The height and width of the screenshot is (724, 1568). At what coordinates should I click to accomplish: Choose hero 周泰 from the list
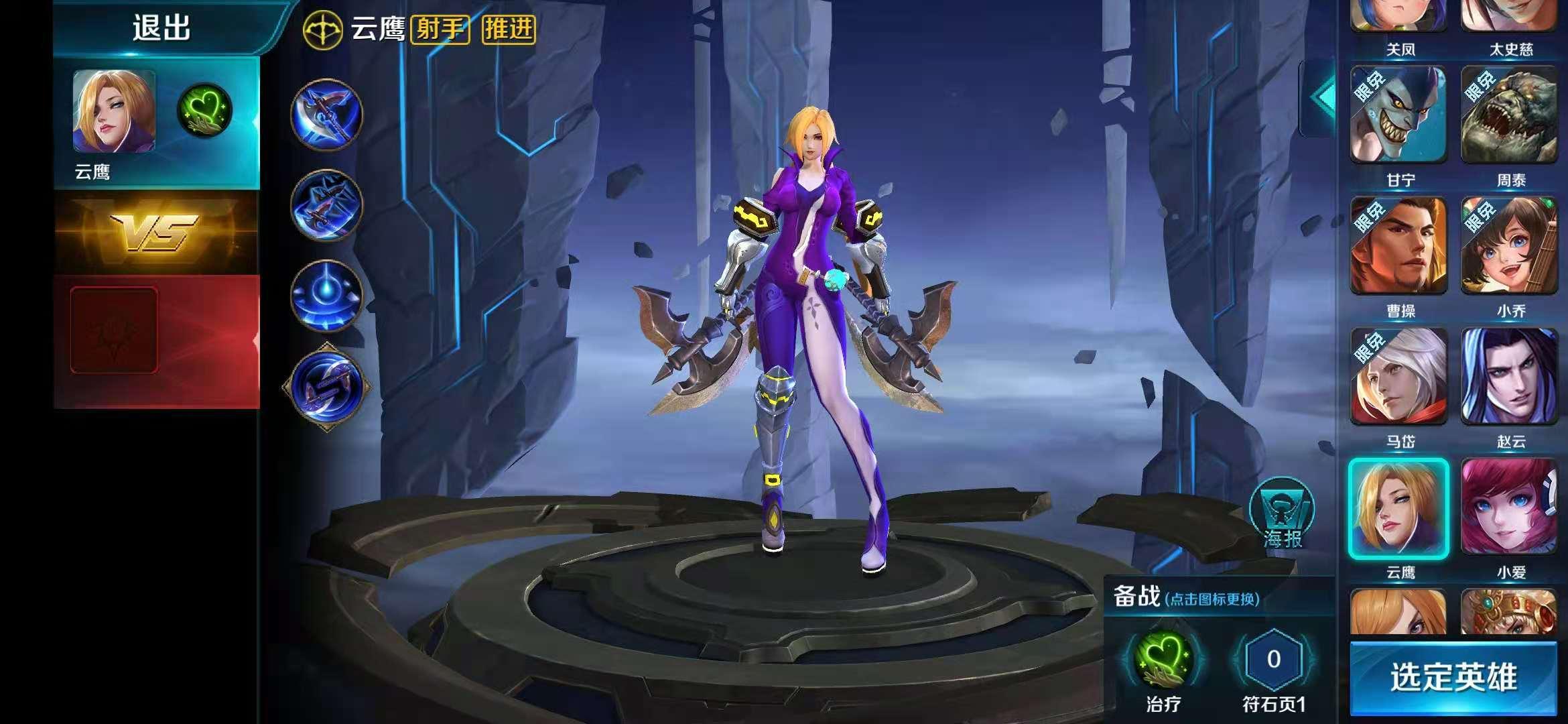pos(1510,115)
